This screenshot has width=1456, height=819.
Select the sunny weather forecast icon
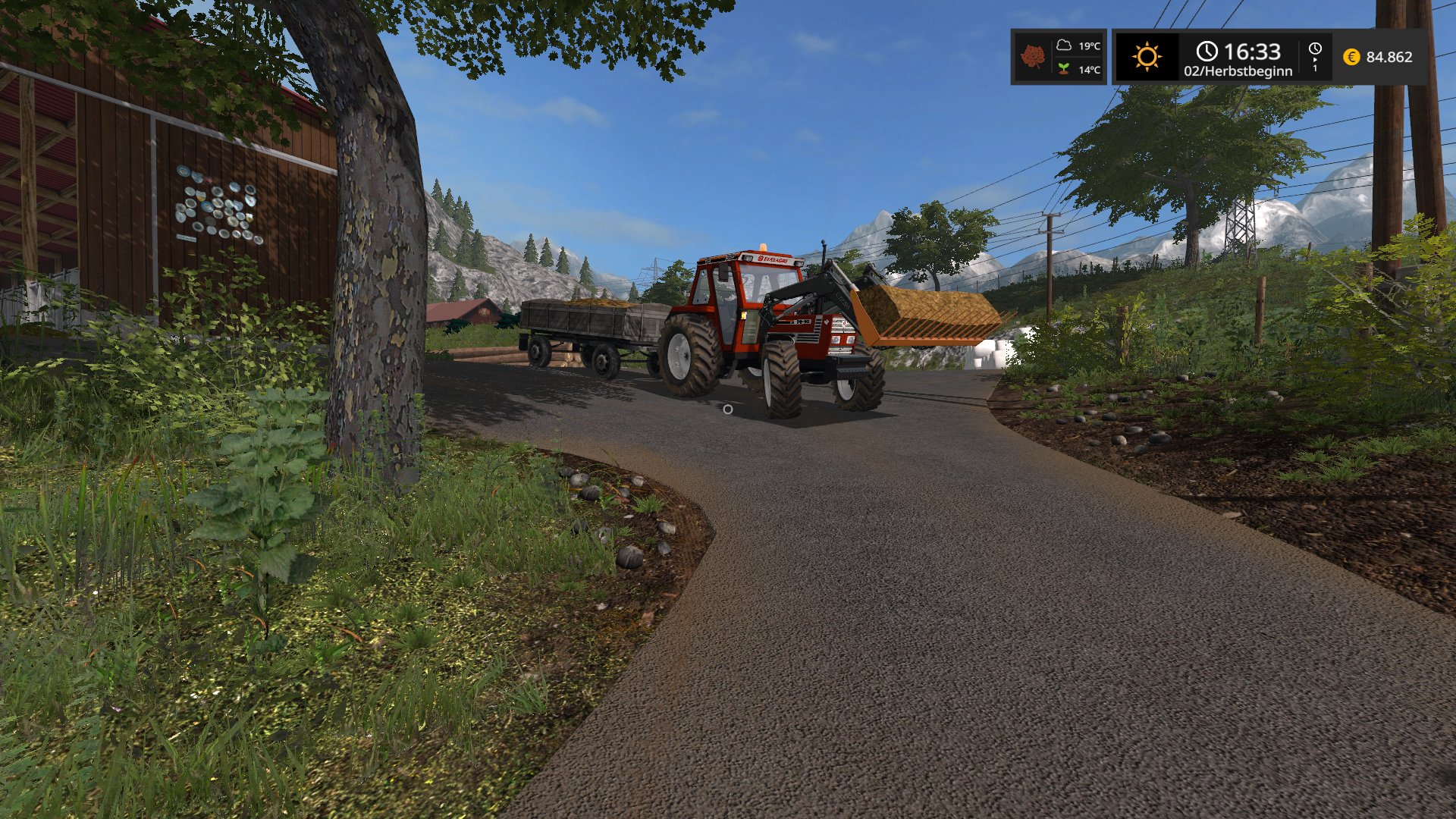coord(1147,57)
